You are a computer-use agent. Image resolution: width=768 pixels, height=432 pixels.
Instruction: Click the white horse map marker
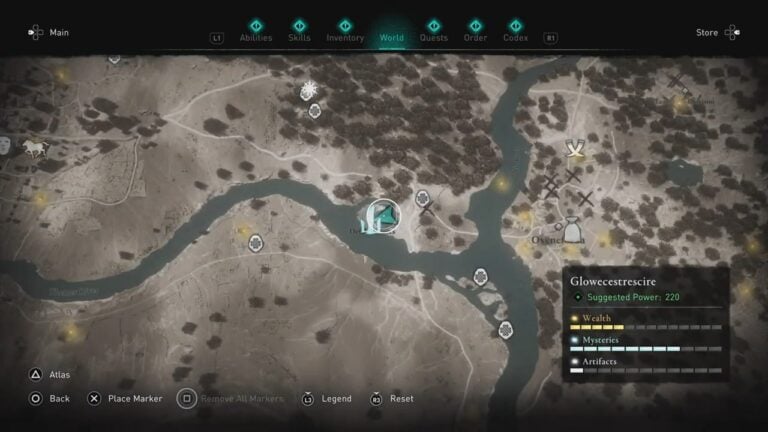[34, 148]
